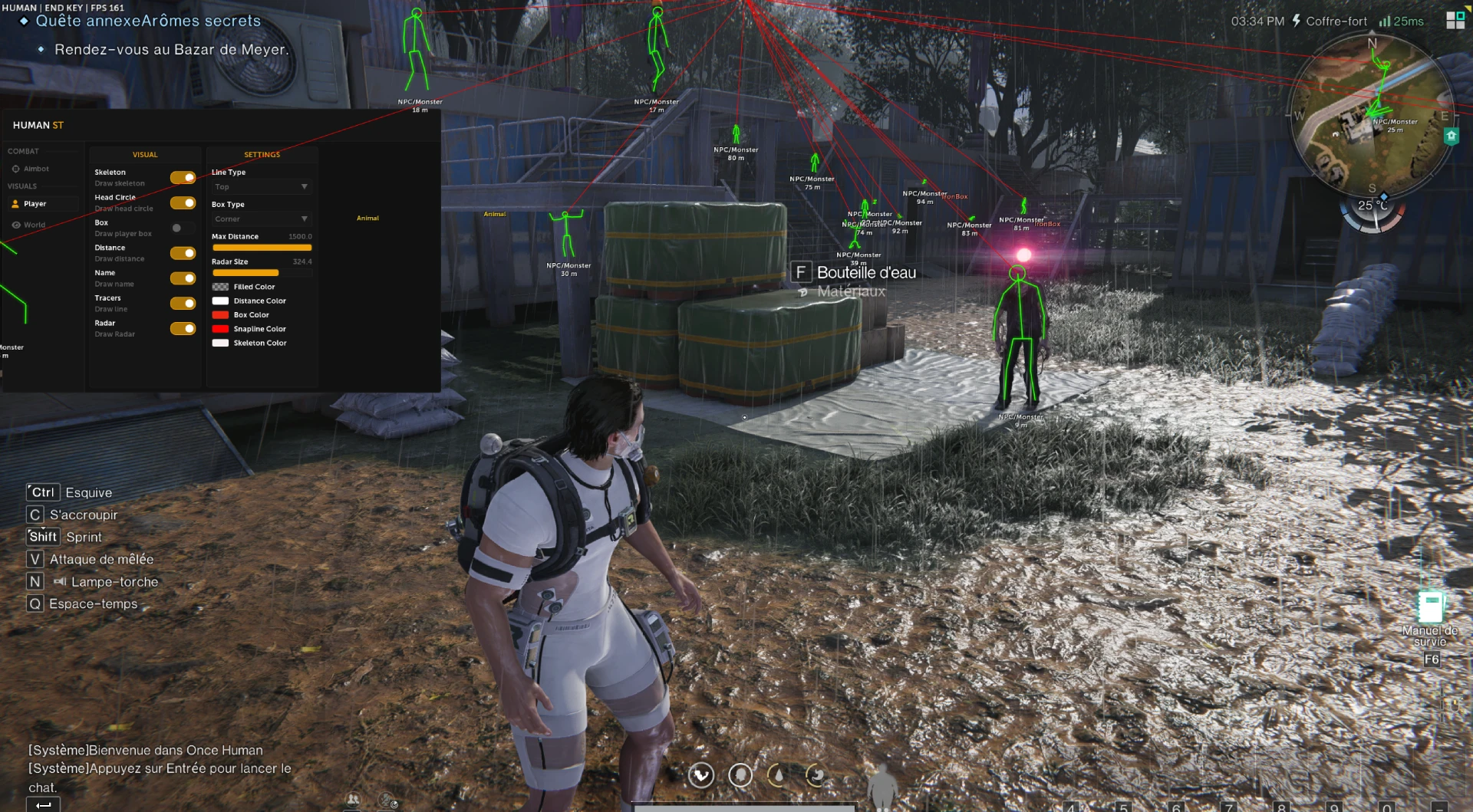This screenshot has height=812, width=1473.
Task: Open the Line Type dropdown
Action: click(x=261, y=186)
